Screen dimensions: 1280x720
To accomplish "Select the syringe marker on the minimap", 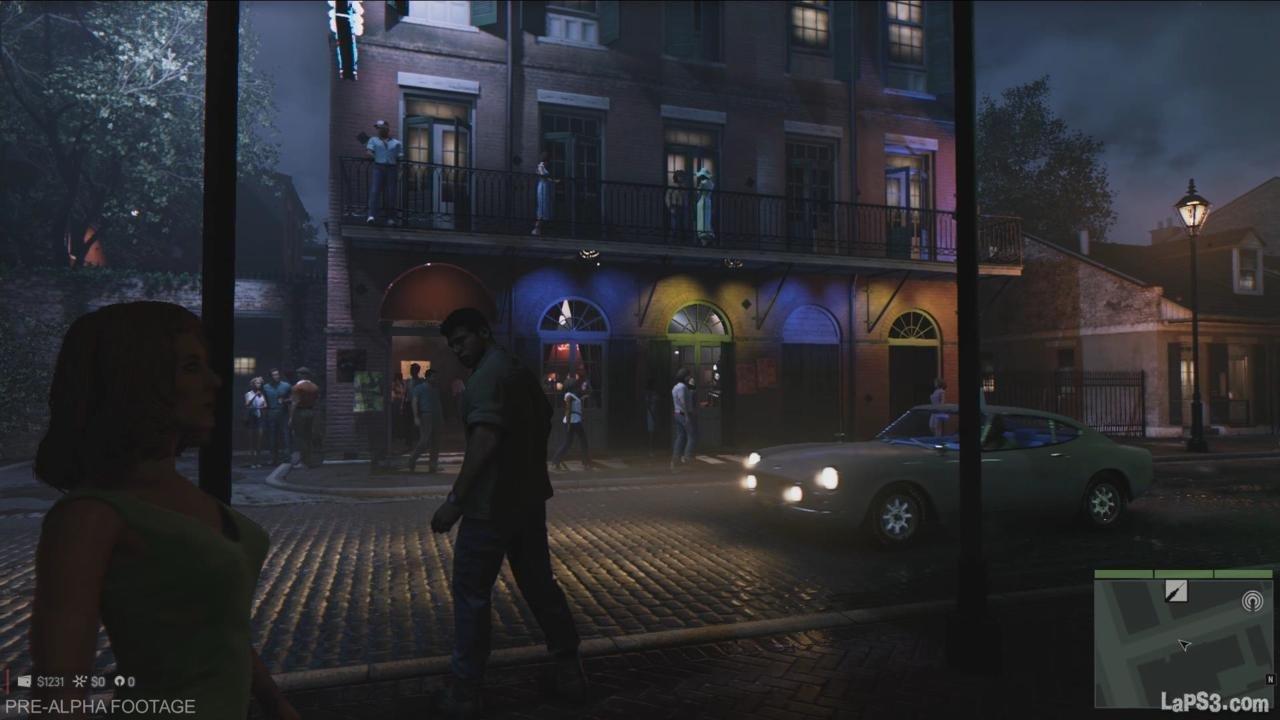I will pos(1177,592).
